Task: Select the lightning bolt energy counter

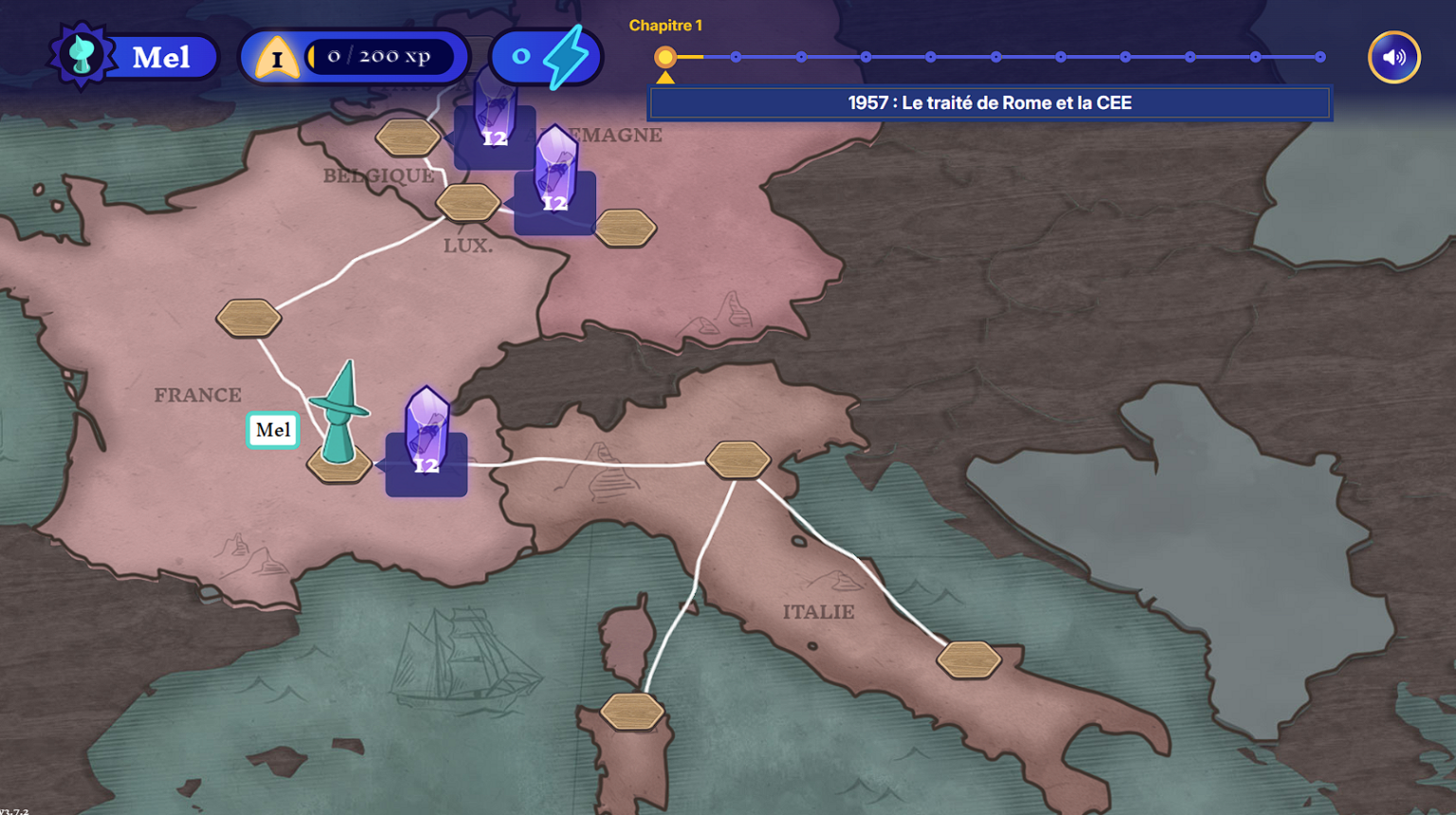Action: click(547, 58)
